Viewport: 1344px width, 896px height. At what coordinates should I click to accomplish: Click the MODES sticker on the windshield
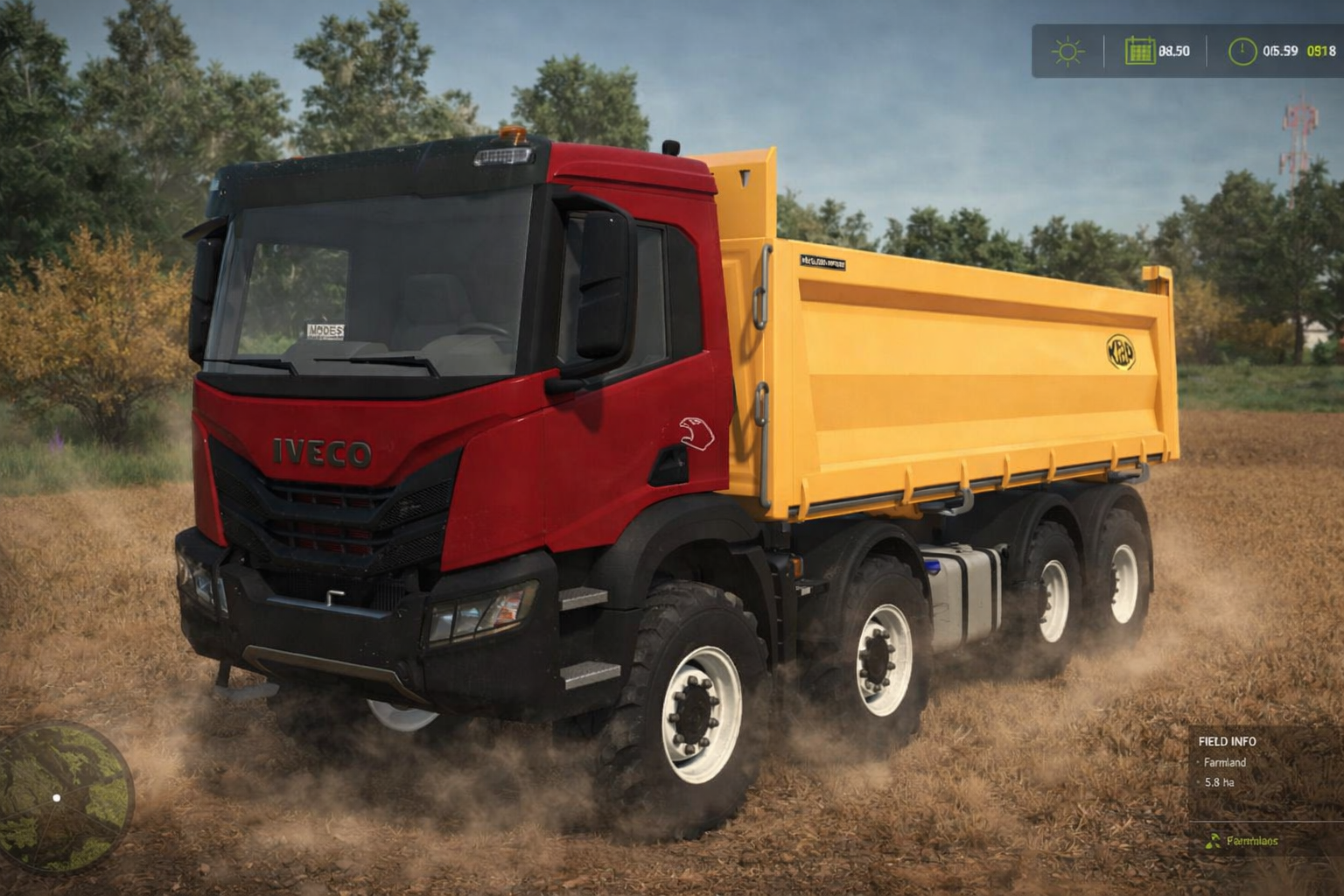[x=325, y=331]
